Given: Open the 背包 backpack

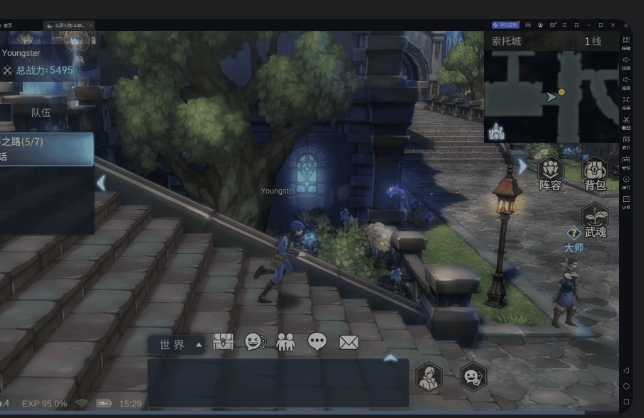Looking at the screenshot, I should pos(595,173).
